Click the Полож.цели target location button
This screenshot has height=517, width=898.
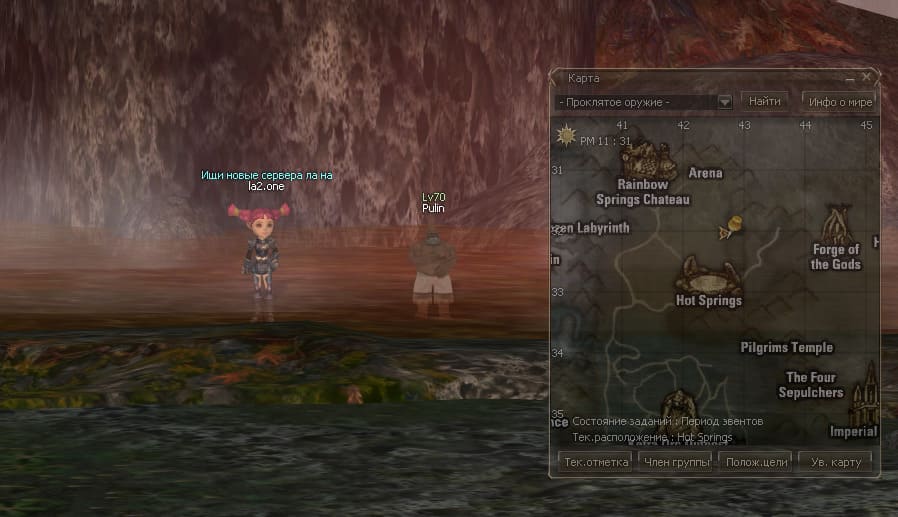coord(756,462)
